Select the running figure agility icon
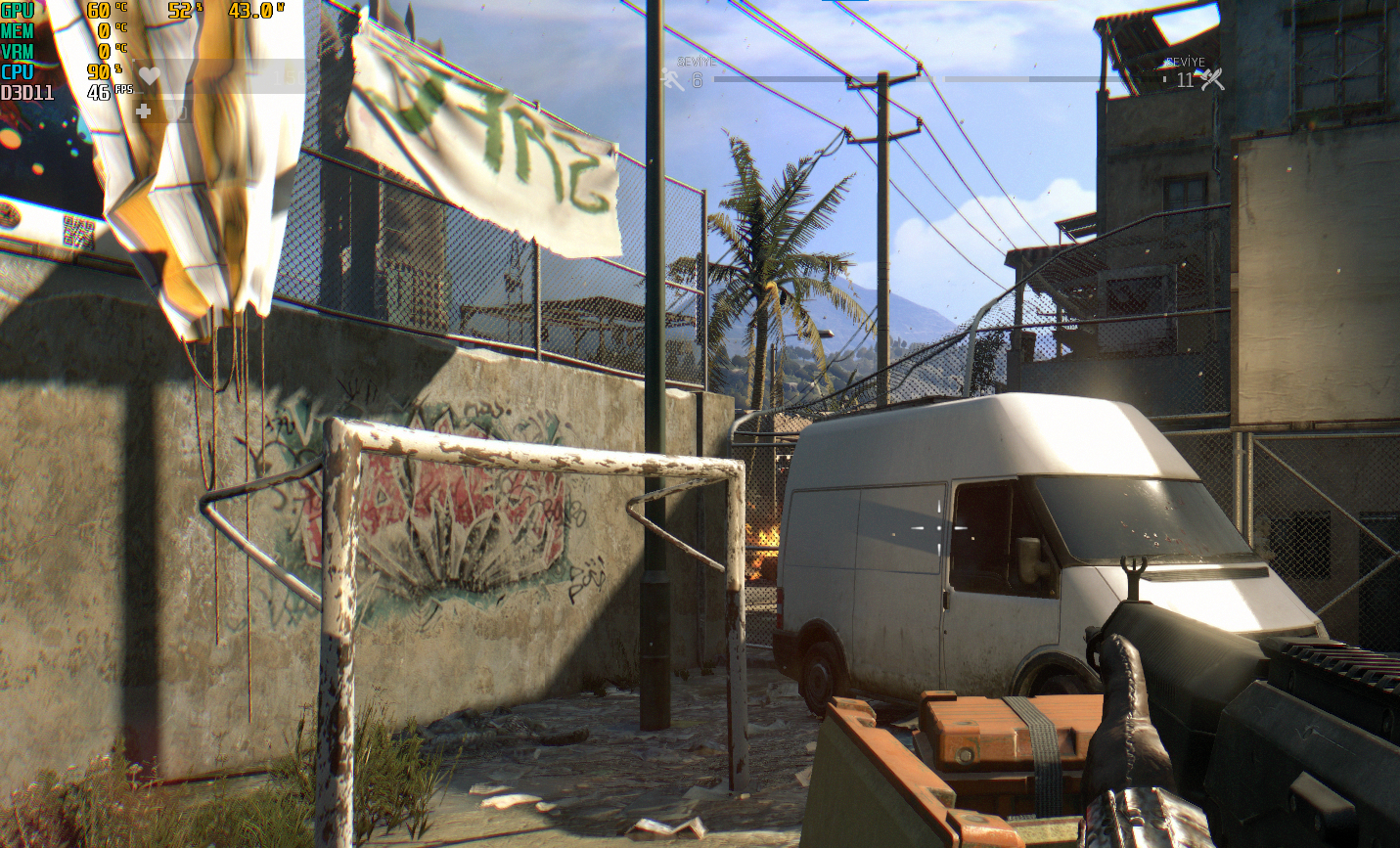 click(x=672, y=80)
